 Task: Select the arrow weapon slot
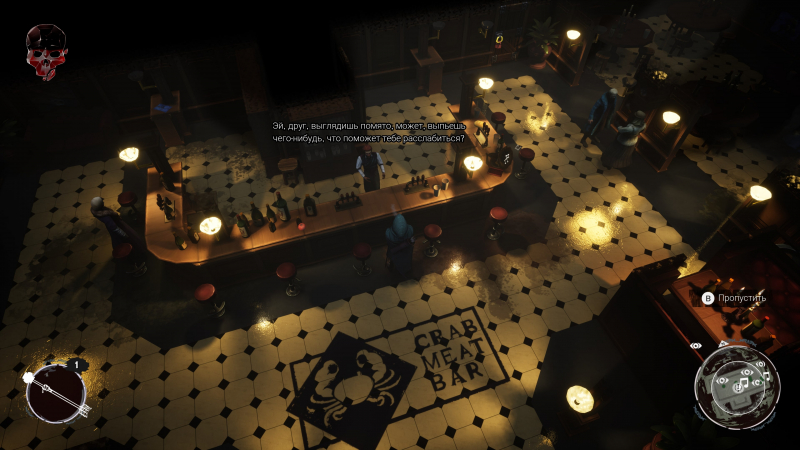point(55,391)
